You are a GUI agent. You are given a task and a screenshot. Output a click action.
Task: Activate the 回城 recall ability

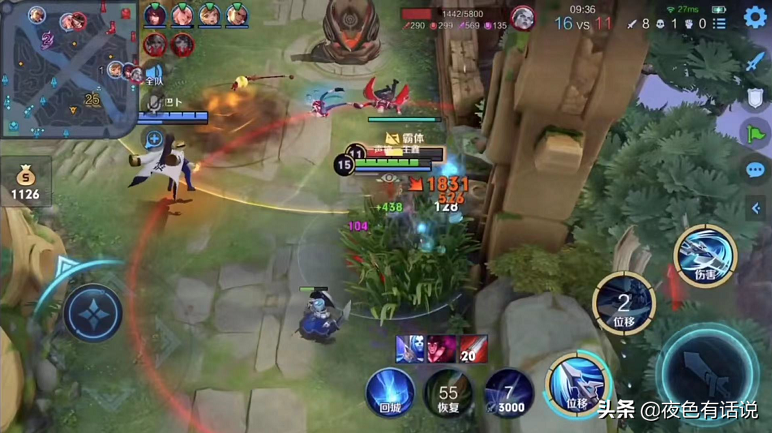click(x=389, y=390)
